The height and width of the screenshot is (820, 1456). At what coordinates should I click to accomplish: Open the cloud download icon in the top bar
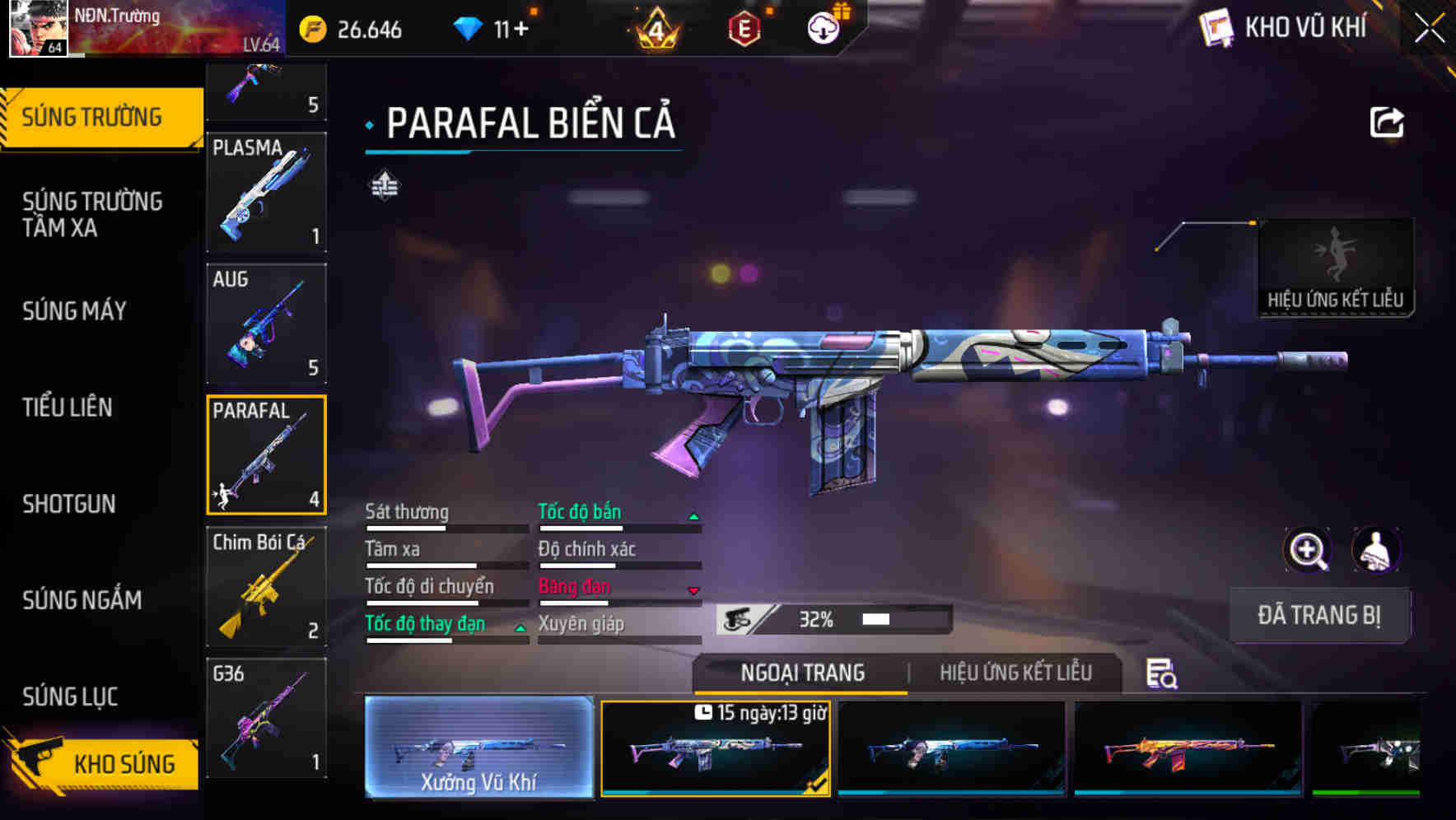pyautogui.click(x=822, y=27)
